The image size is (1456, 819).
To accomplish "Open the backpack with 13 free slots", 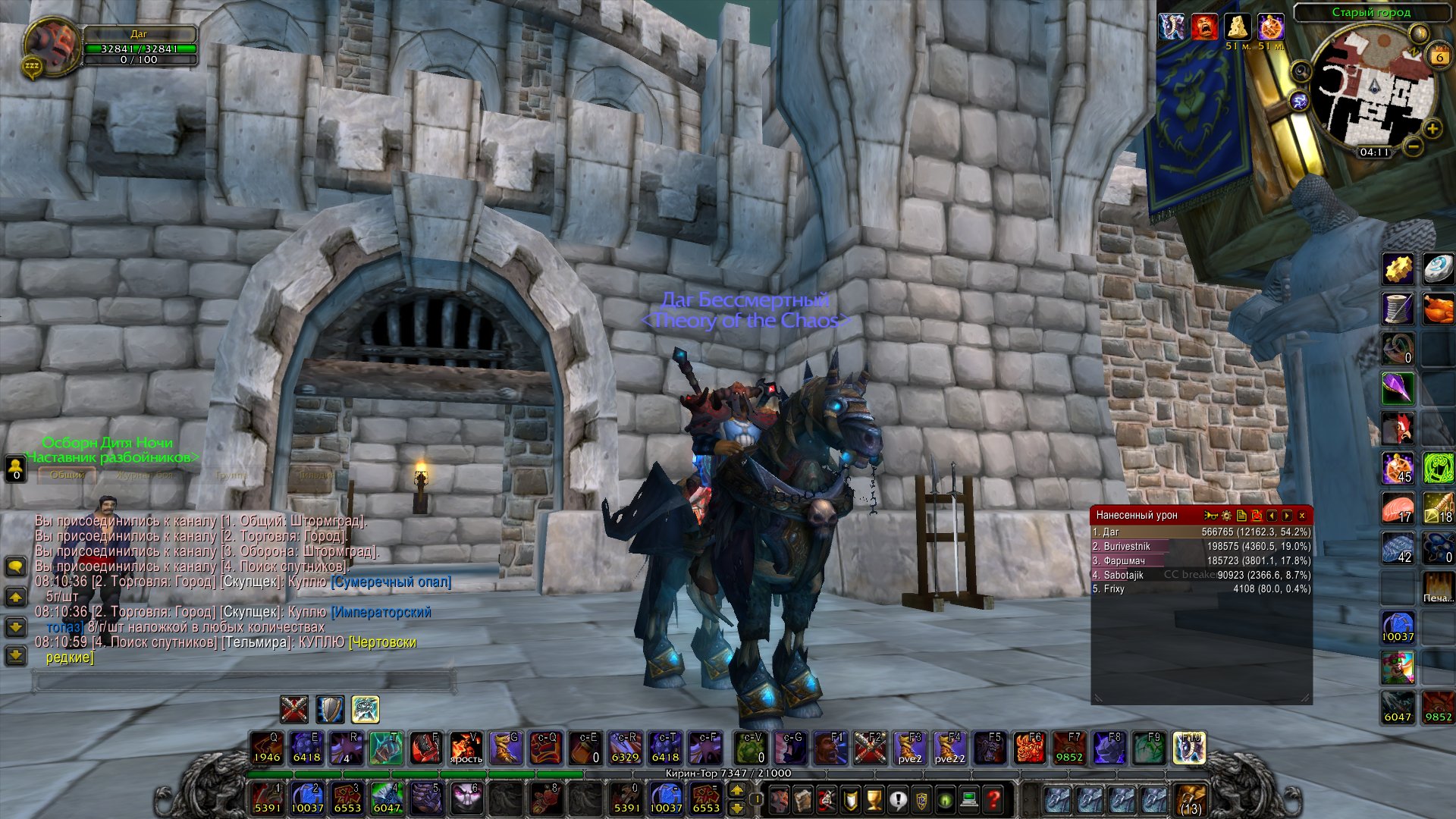I will tap(1191, 799).
